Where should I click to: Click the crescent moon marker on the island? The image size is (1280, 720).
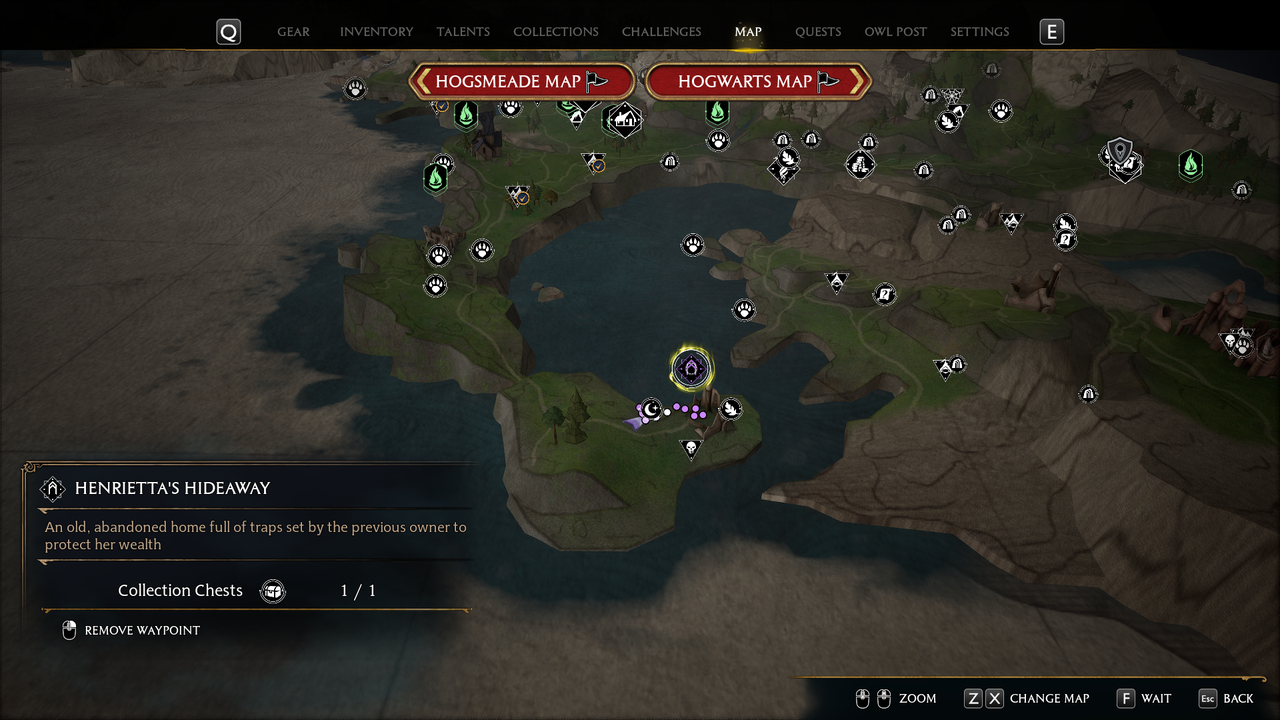651,408
